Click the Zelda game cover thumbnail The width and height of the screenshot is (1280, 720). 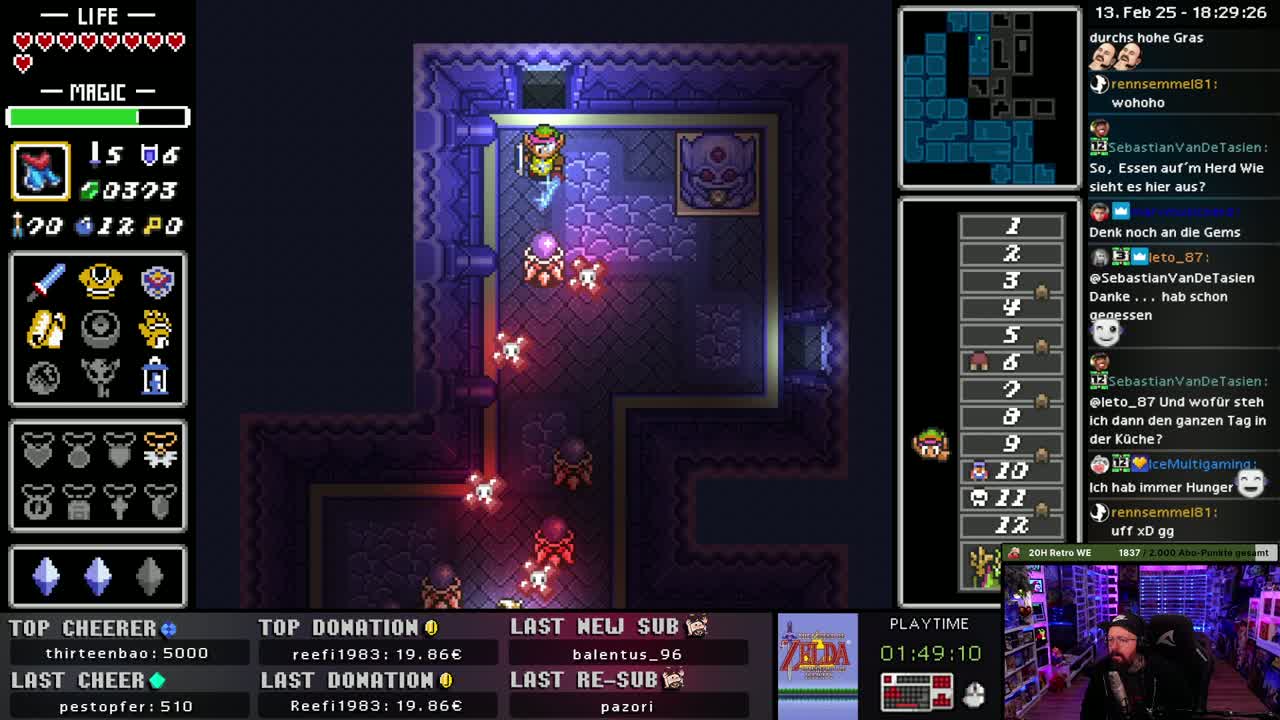pyautogui.click(x=818, y=665)
